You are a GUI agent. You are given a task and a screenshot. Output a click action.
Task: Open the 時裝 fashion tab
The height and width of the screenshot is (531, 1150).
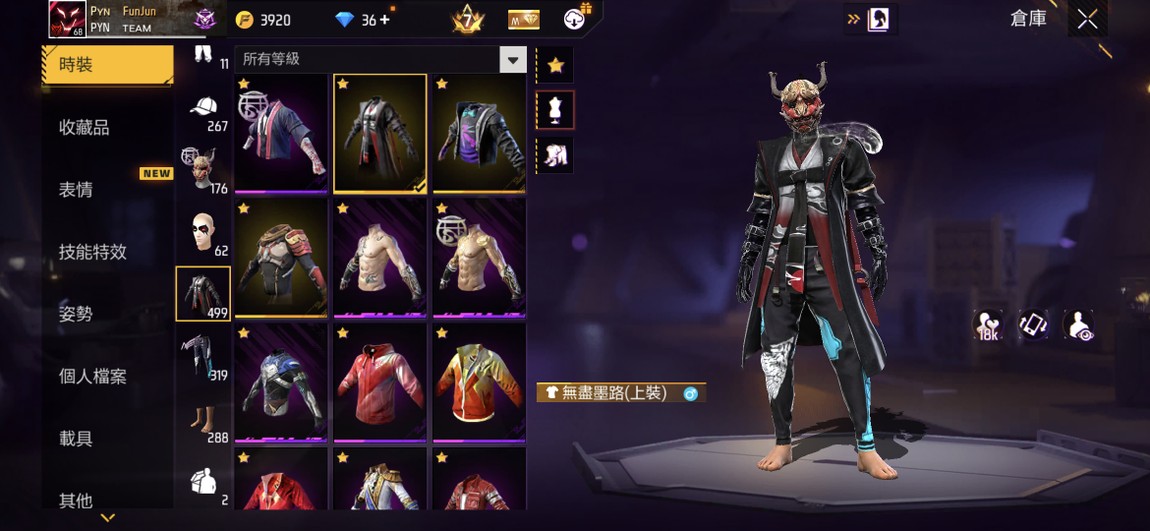pos(107,65)
